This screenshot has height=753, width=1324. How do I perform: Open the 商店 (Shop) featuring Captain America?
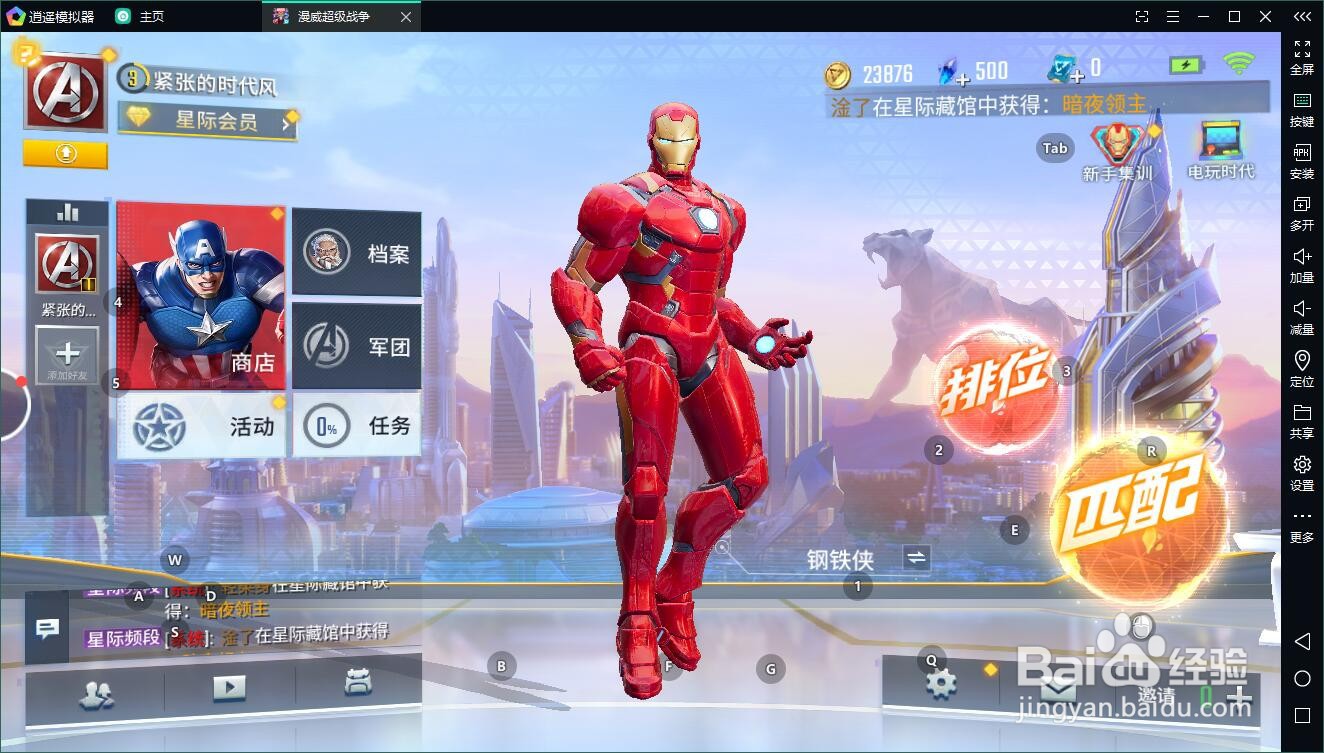pyautogui.click(x=199, y=295)
